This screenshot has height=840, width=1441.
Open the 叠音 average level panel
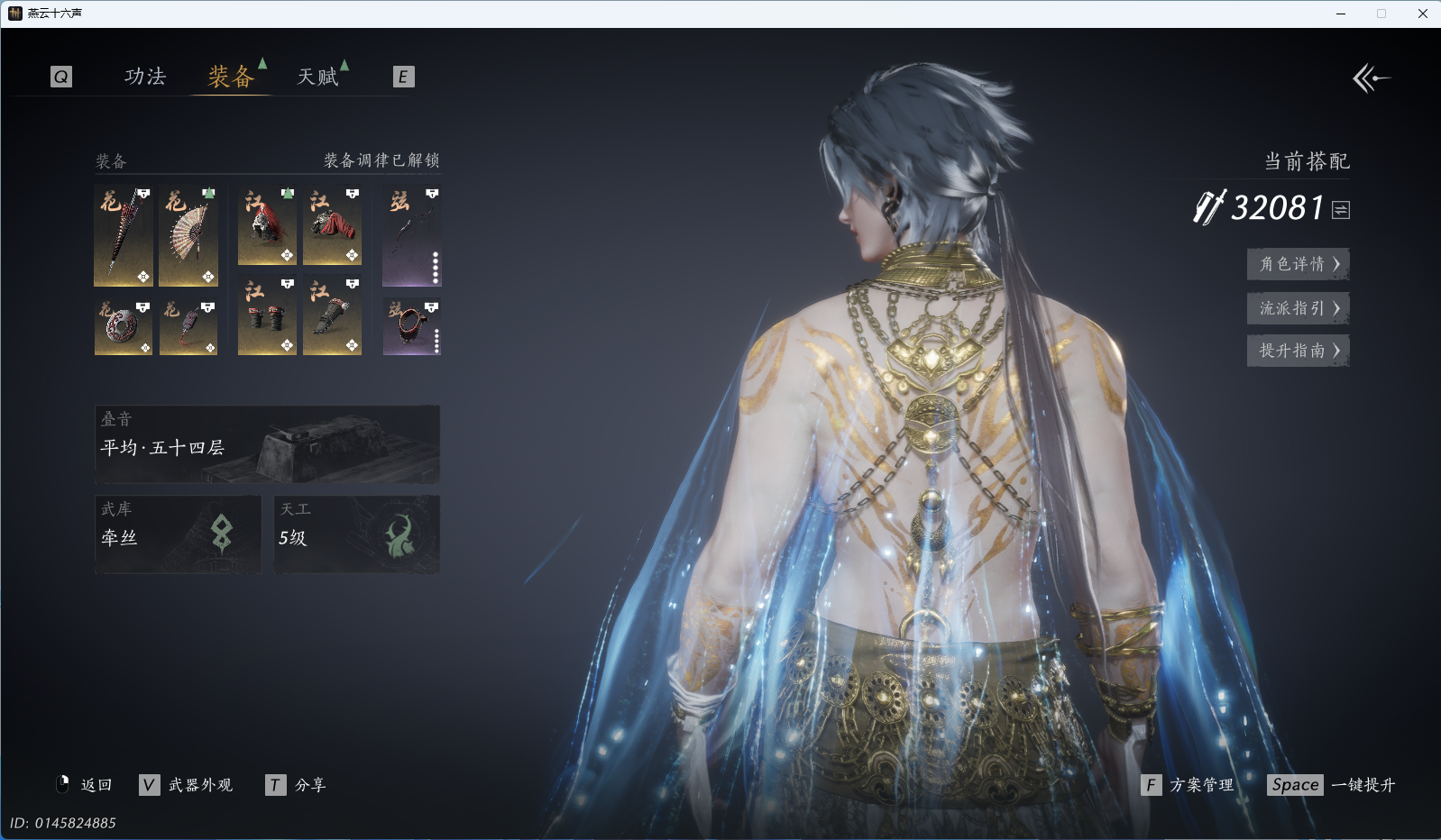[267, 444]
